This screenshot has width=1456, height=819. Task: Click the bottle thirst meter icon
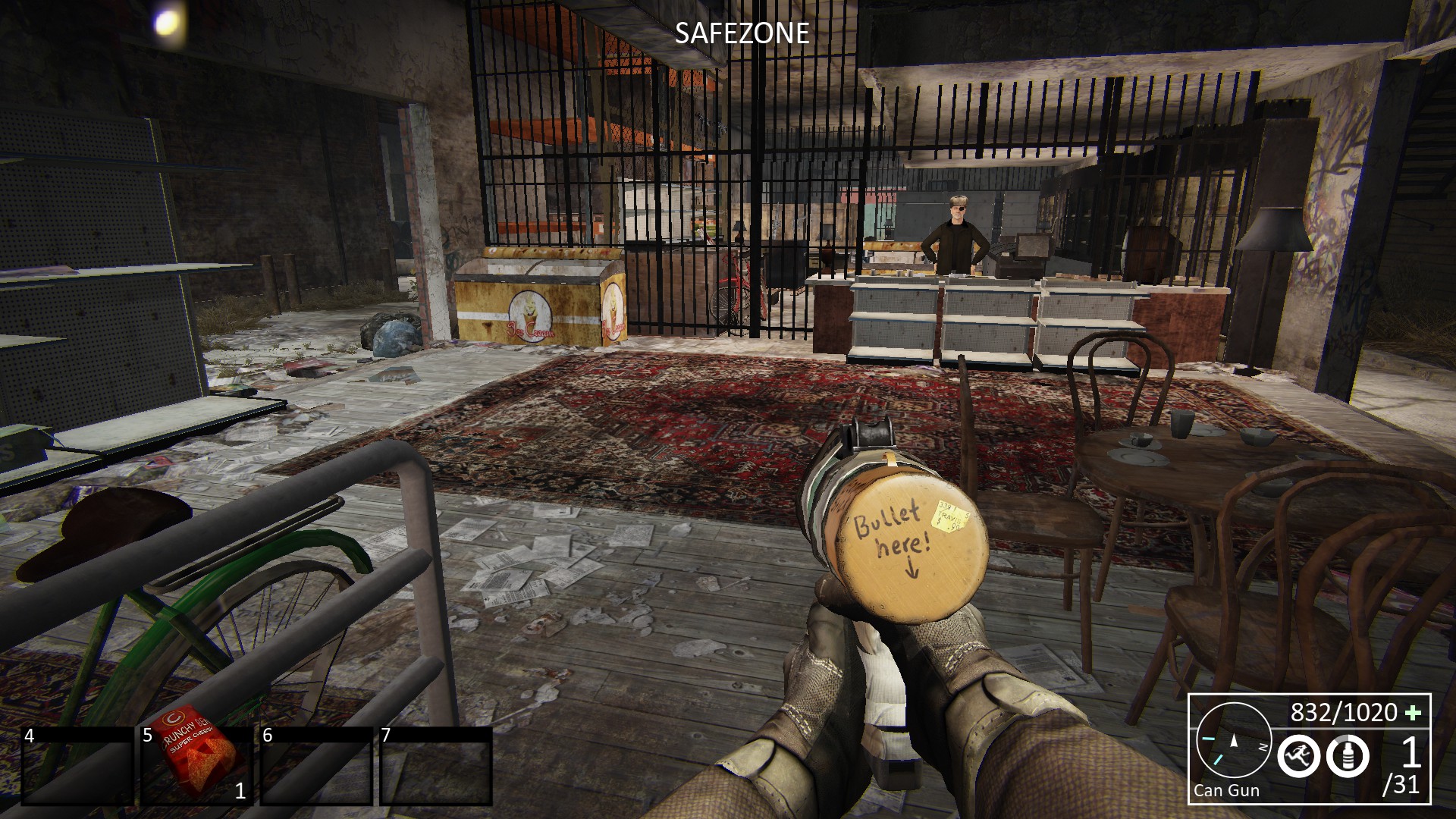click(1348, 756)
